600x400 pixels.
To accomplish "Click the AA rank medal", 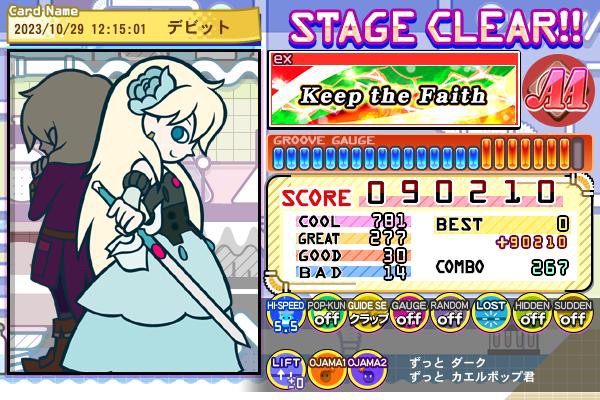I will 553,91.
